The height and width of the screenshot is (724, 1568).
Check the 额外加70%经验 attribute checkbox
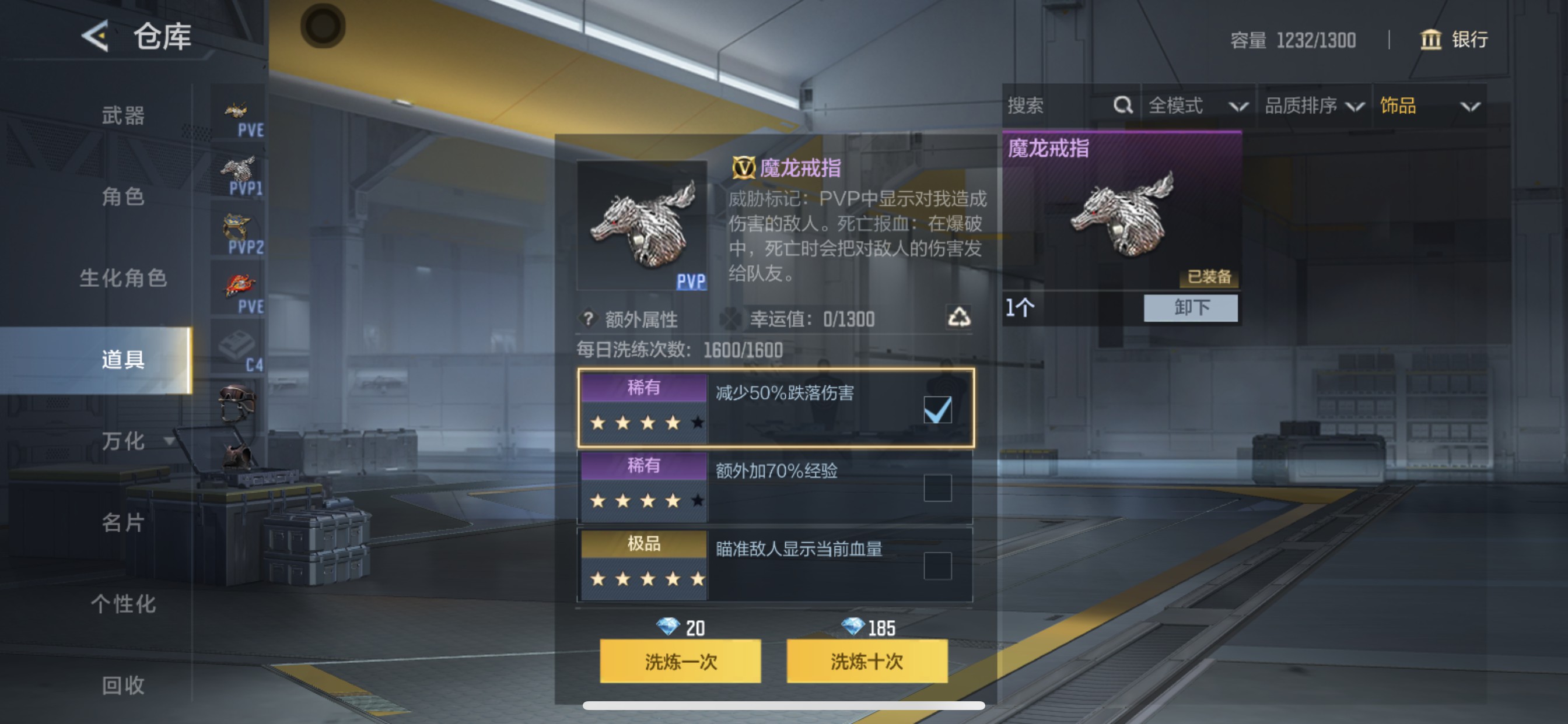pyautogui.click(x=937, y=490)
